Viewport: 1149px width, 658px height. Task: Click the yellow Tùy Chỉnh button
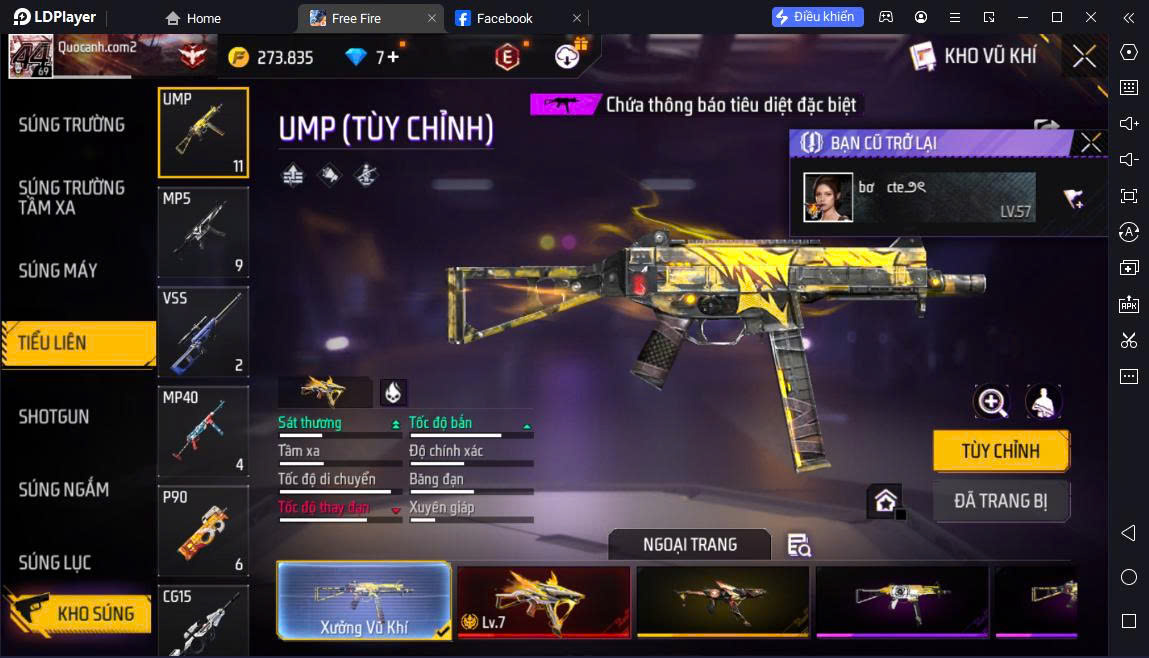(x=1000, y=451)
